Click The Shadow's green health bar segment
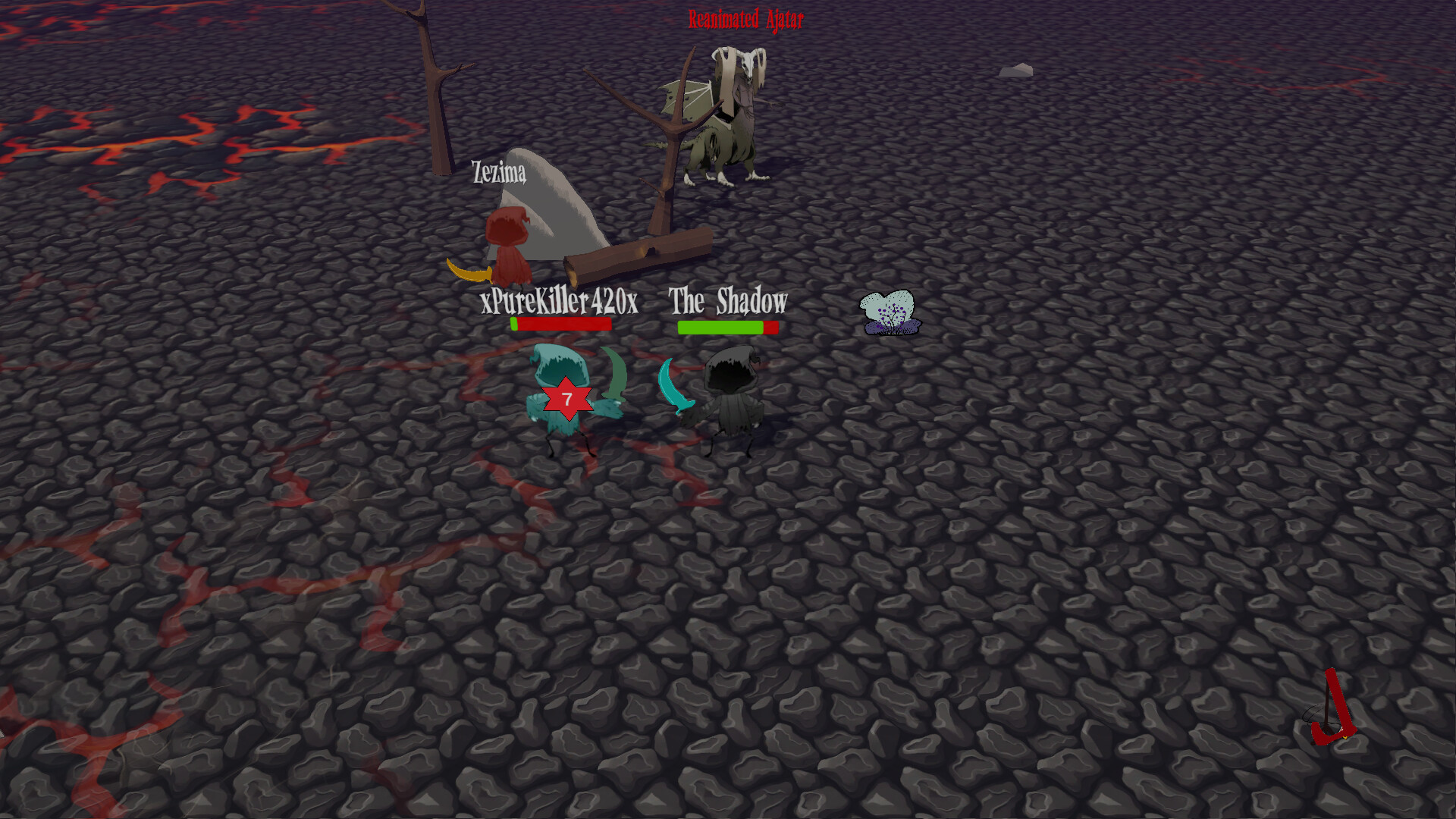Image resolution: width=1456 pixels, height=819 pixels. [x=720, y=327]
